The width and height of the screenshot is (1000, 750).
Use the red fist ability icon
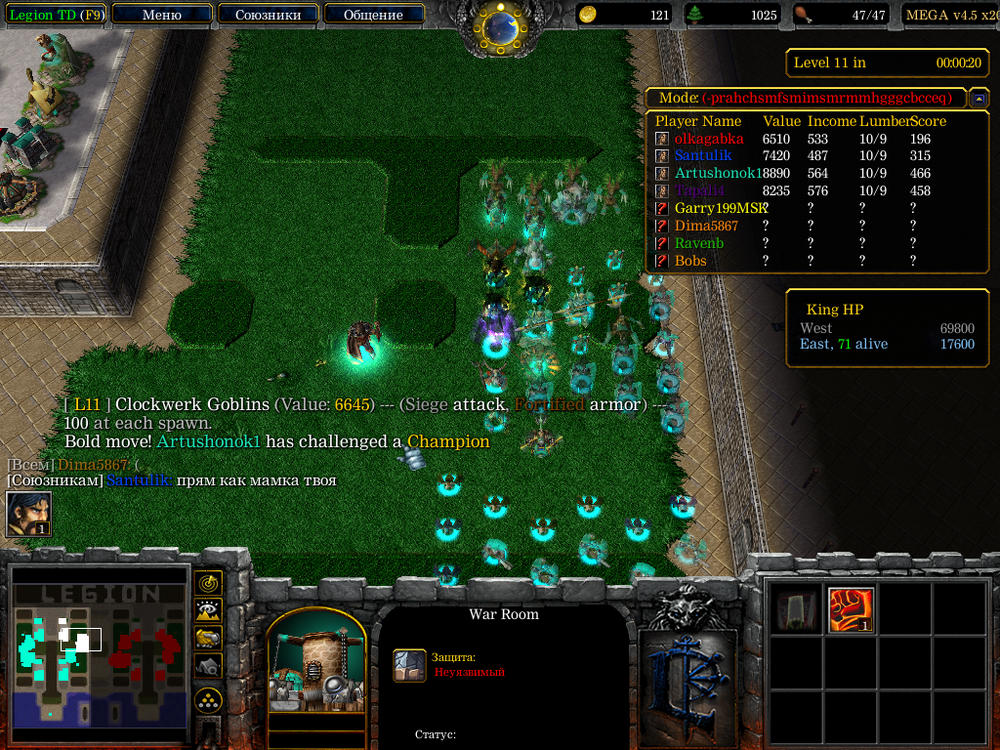pos(851,610)
